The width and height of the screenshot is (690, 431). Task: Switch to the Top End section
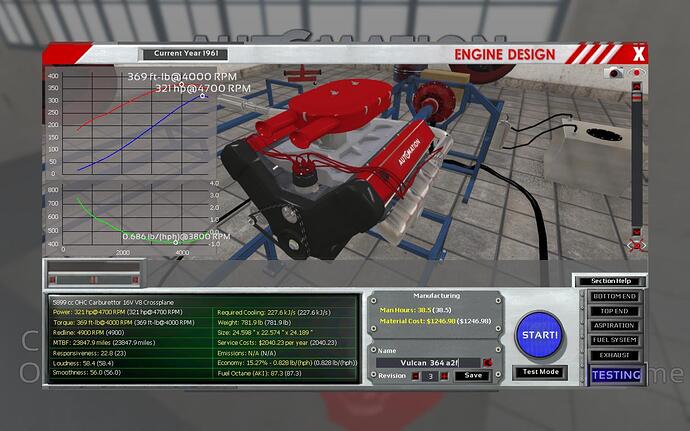(614, 311)
